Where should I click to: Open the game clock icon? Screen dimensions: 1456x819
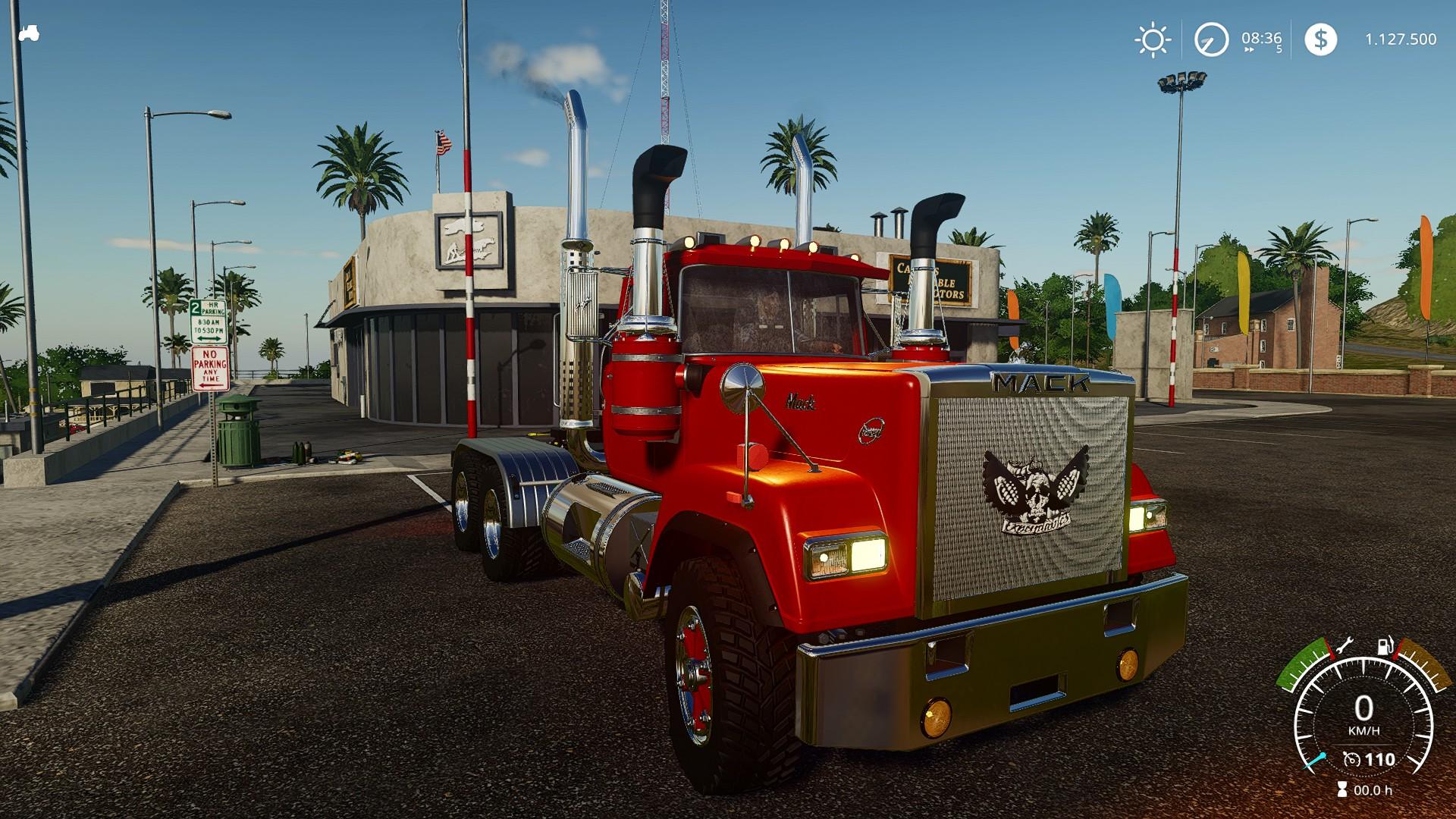click(1211, 39)
